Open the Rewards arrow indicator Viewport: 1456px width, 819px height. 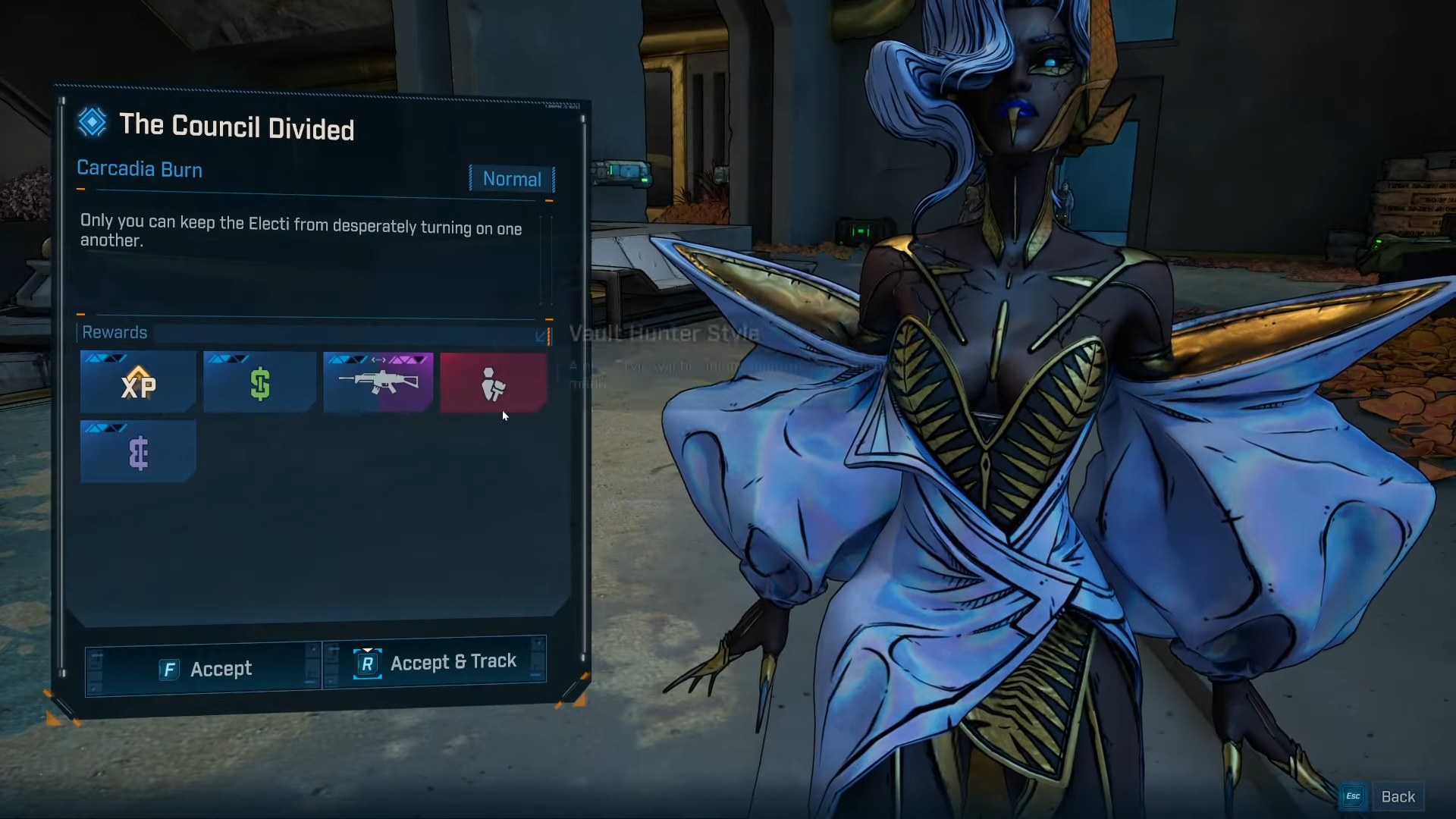coord(541,336)
